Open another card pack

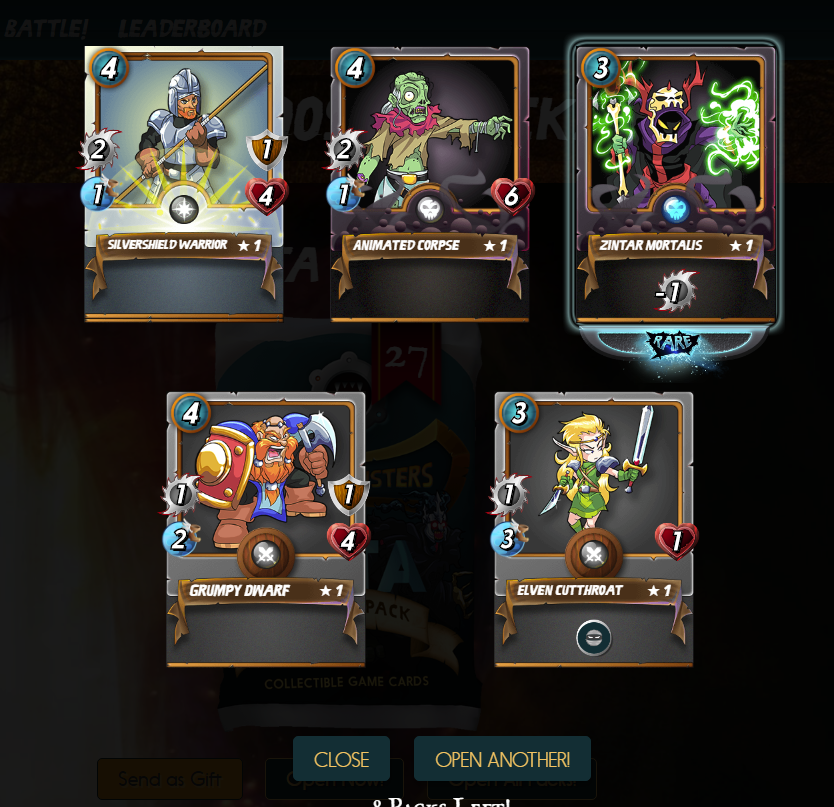pos(502,759)
